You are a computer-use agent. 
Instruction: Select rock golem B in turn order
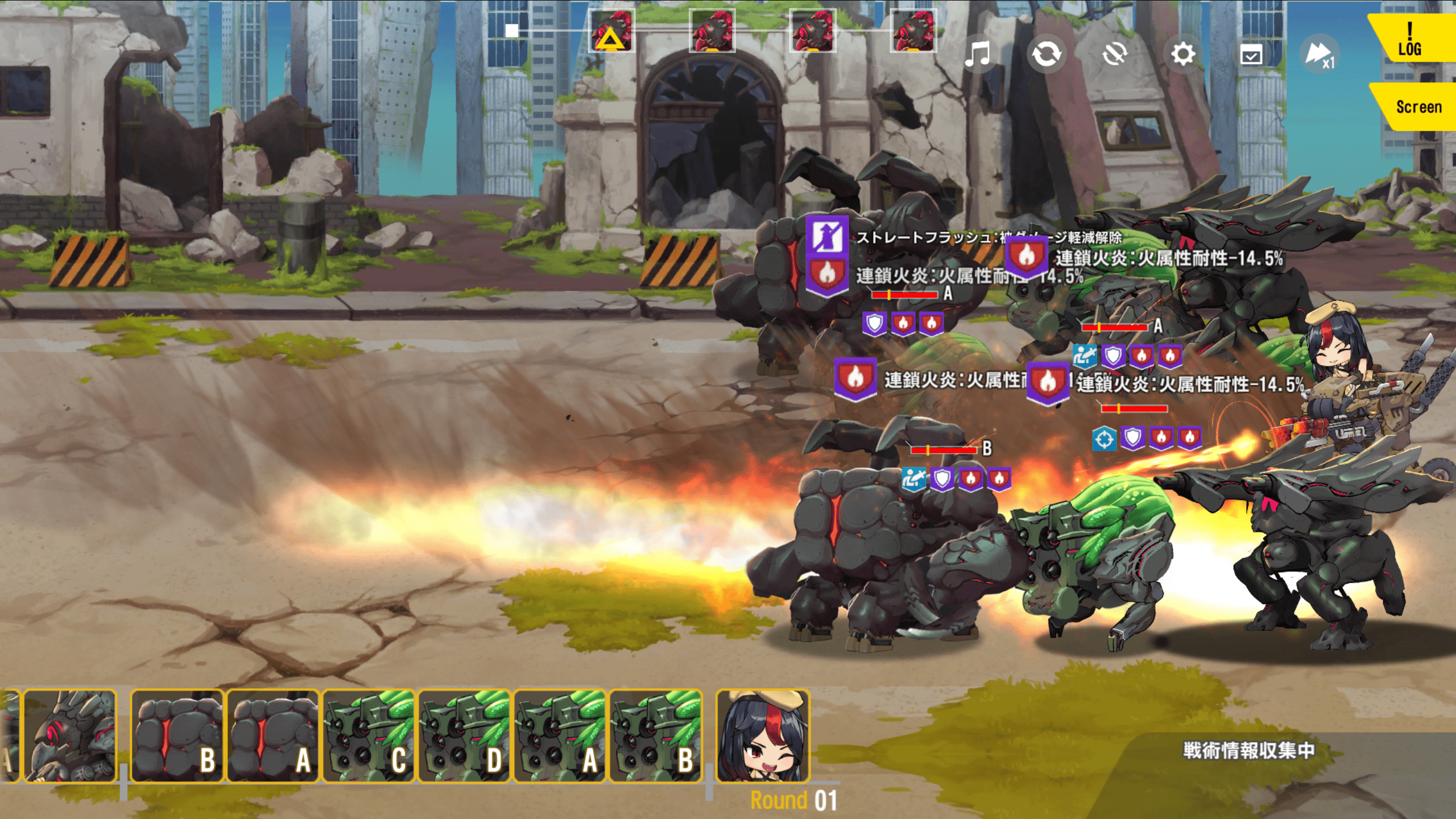[177, 736]
